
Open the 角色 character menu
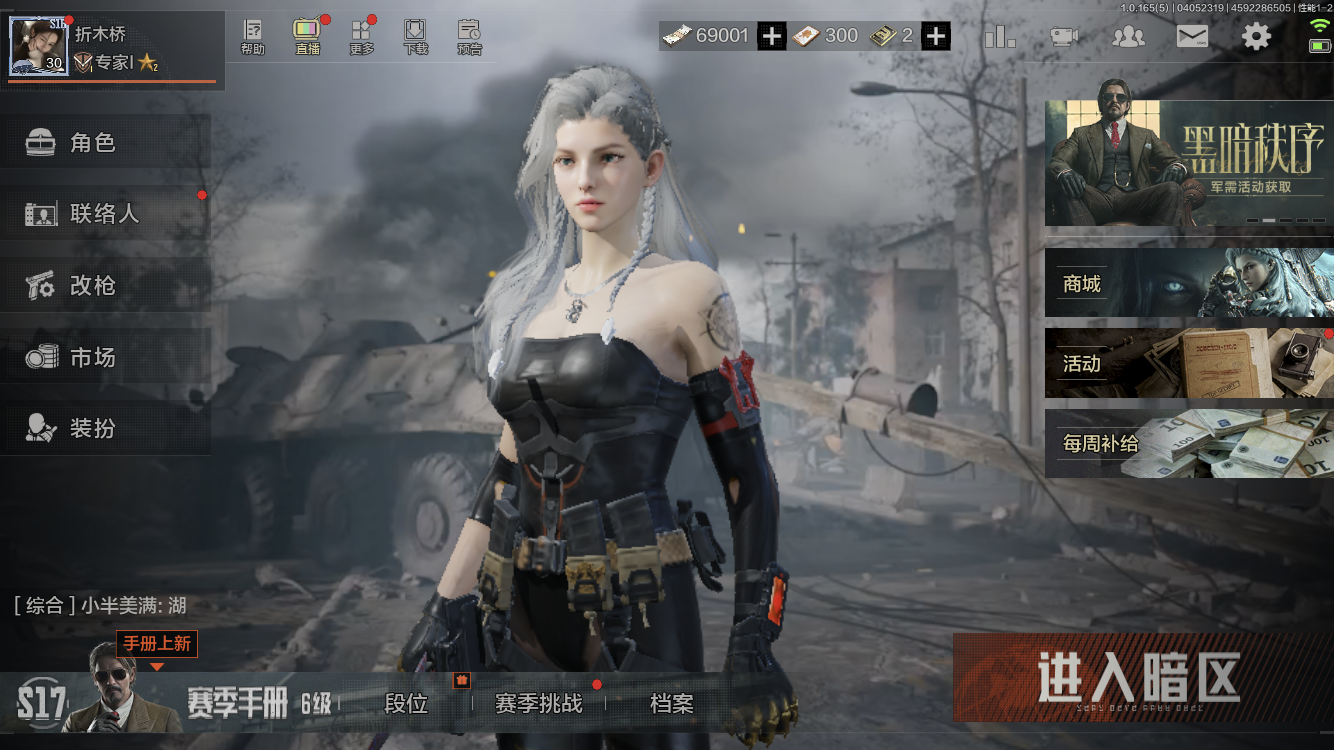(x=105, y=143)
